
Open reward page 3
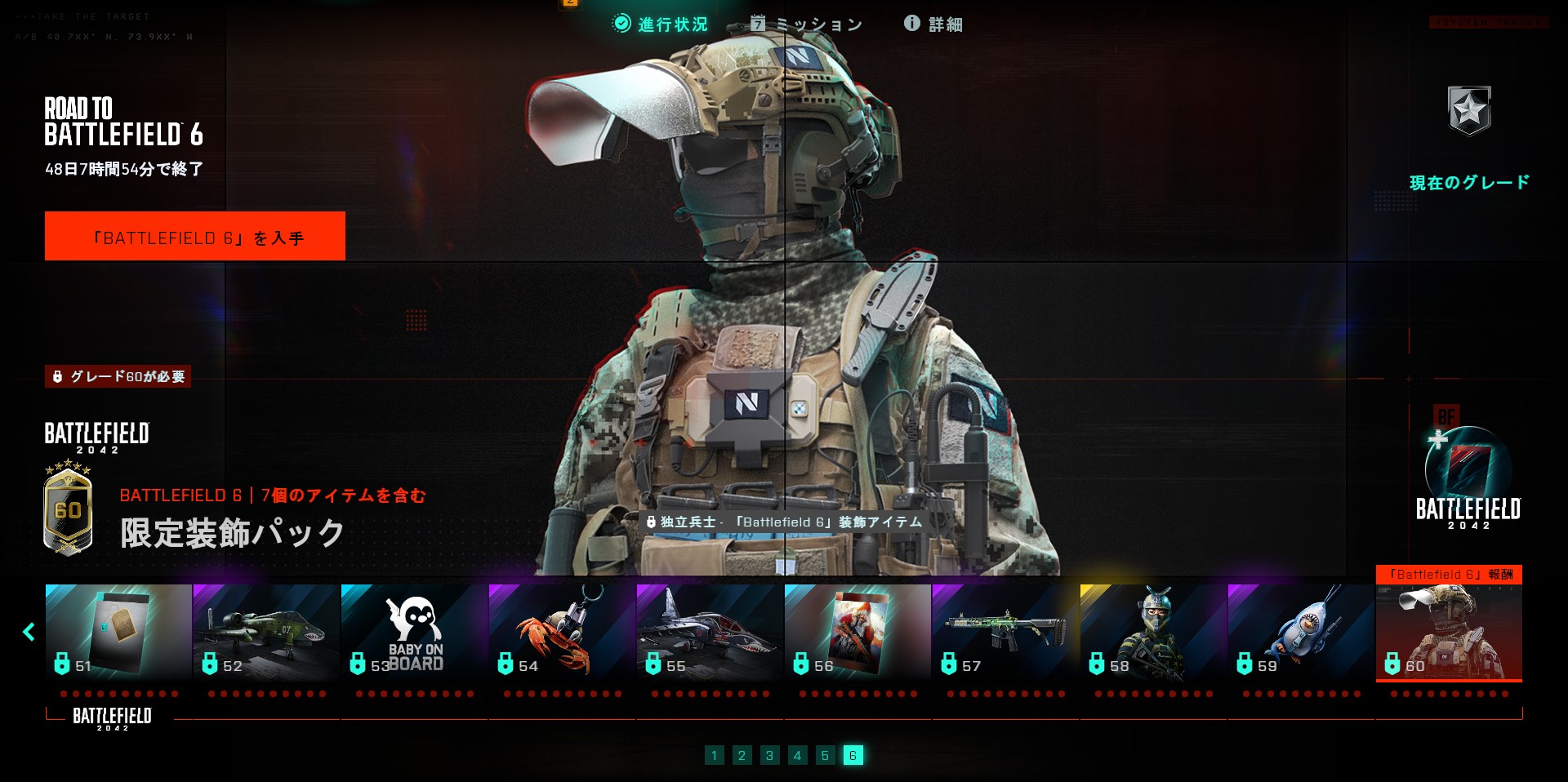coord(769,755)
